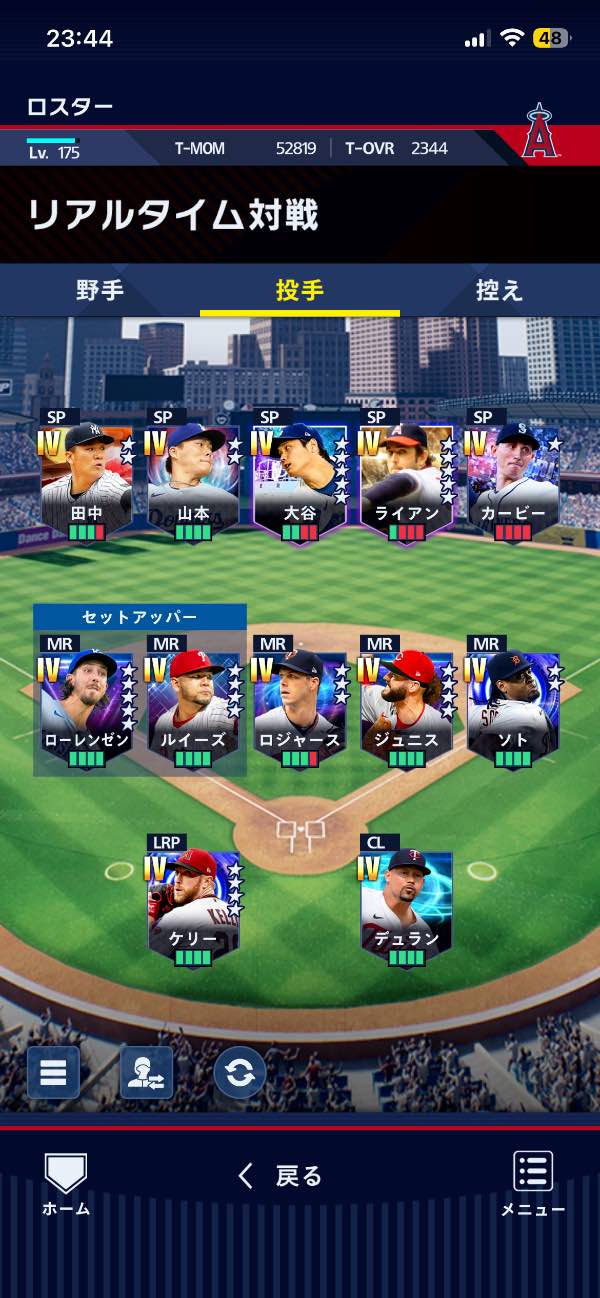Select the 投手 tab
The image size is (600, 1298).
300,291
